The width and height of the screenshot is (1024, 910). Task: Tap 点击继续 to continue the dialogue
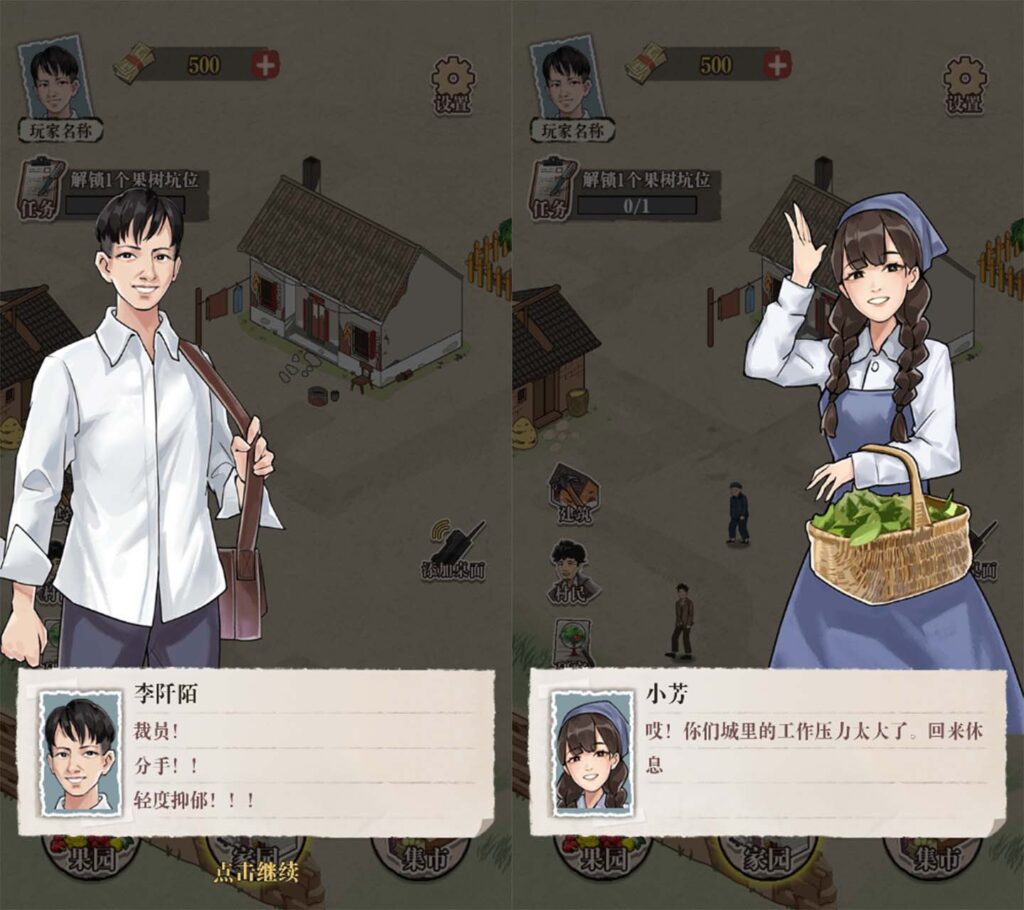256,872
